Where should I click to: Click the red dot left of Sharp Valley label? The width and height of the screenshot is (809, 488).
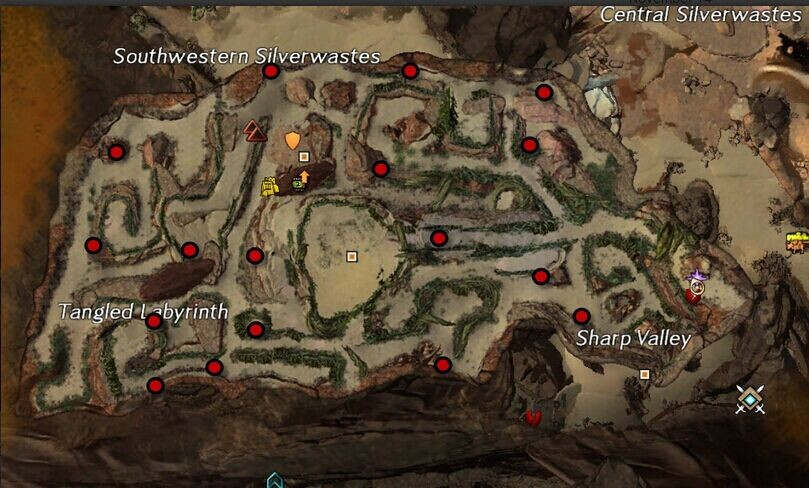581,316
